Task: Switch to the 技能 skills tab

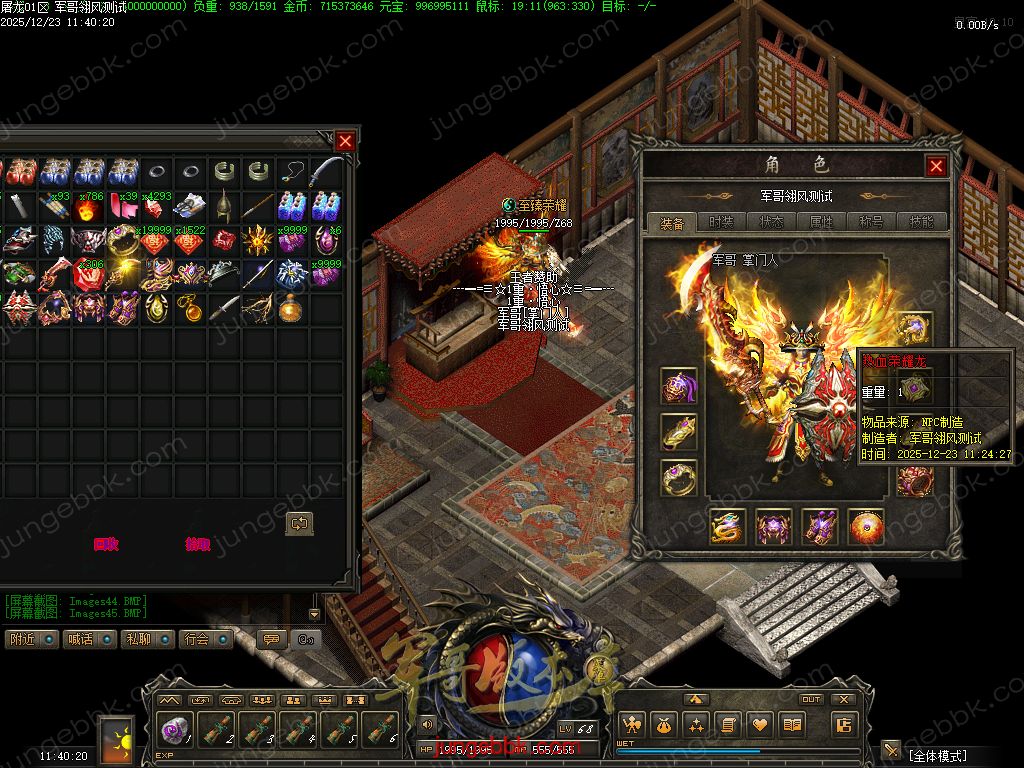Action: [921, 222]
